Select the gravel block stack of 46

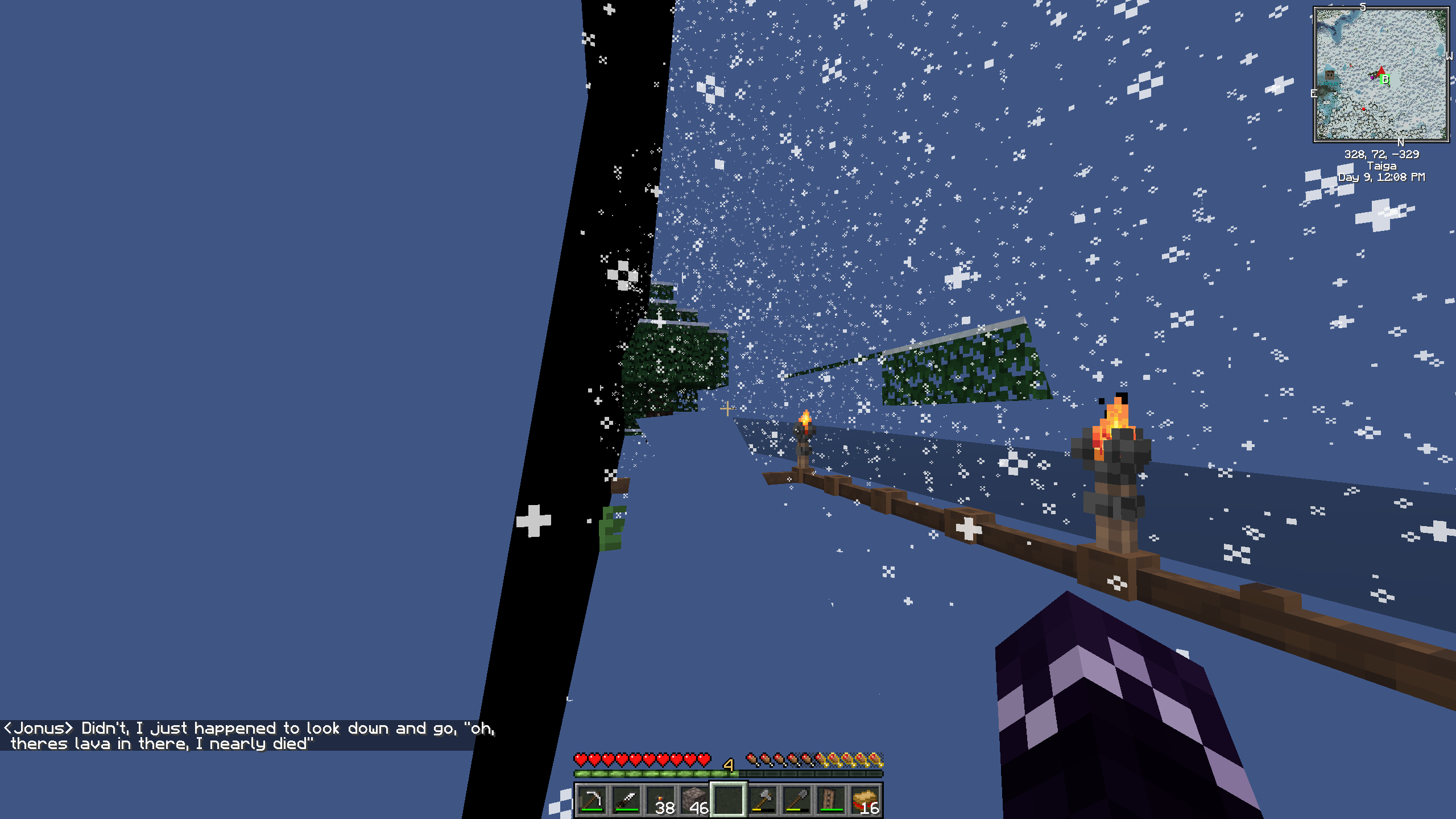(694, 800)
